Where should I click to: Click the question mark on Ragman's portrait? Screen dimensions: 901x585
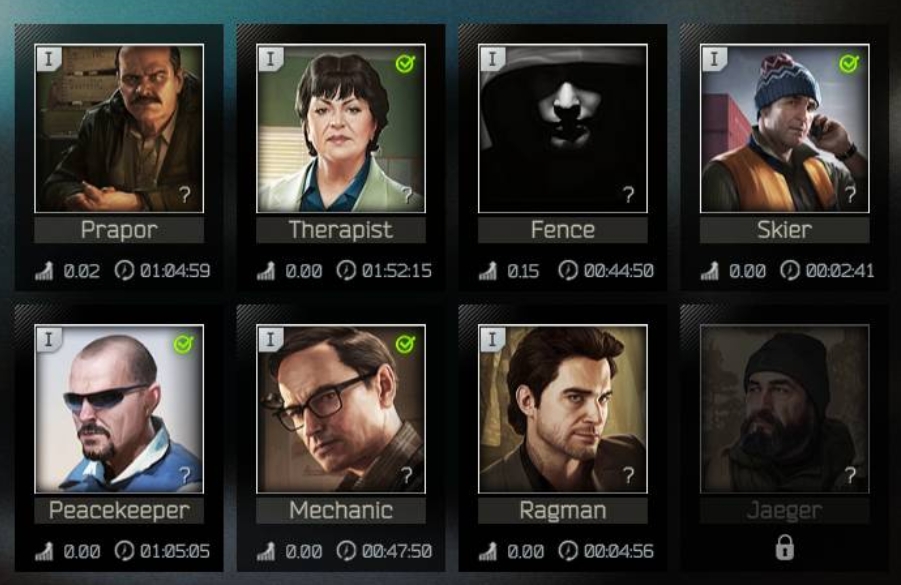[628, 476]
